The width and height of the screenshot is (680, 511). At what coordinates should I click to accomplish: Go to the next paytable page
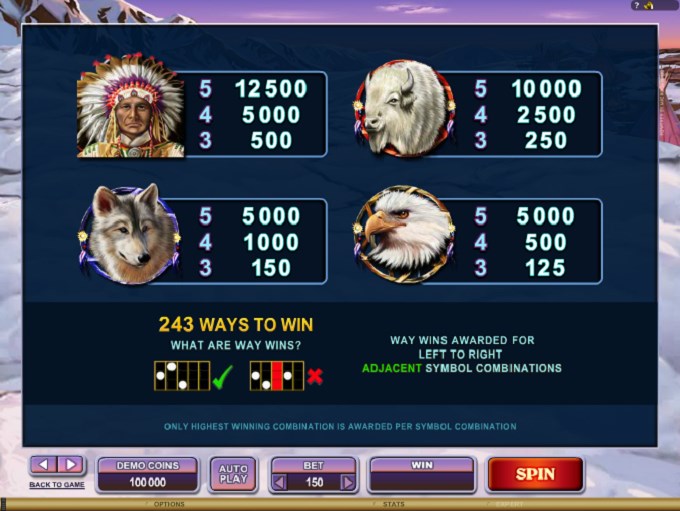click(x=70, y=464)
